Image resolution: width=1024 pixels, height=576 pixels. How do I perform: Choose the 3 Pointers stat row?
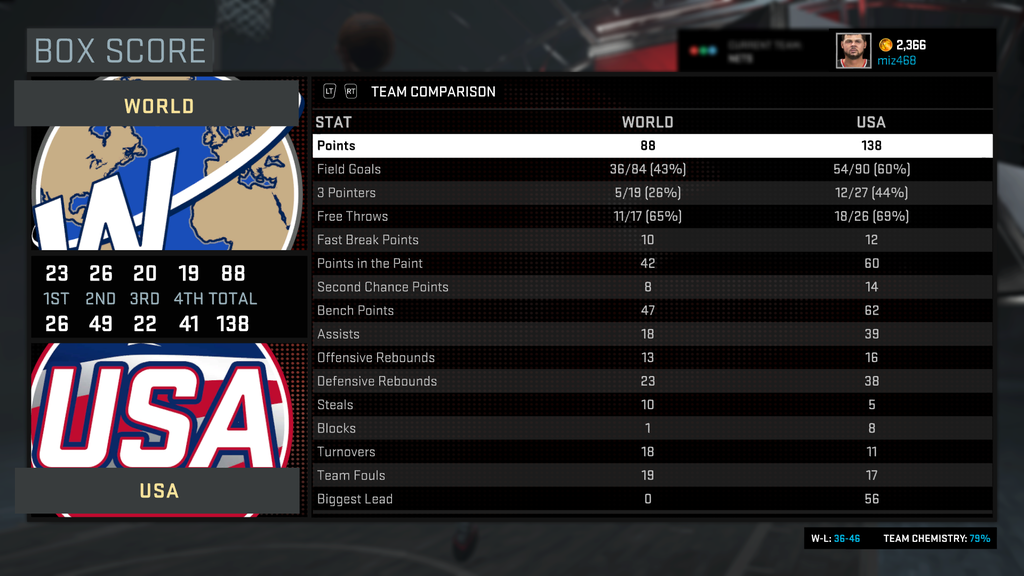tap(652, 193)
